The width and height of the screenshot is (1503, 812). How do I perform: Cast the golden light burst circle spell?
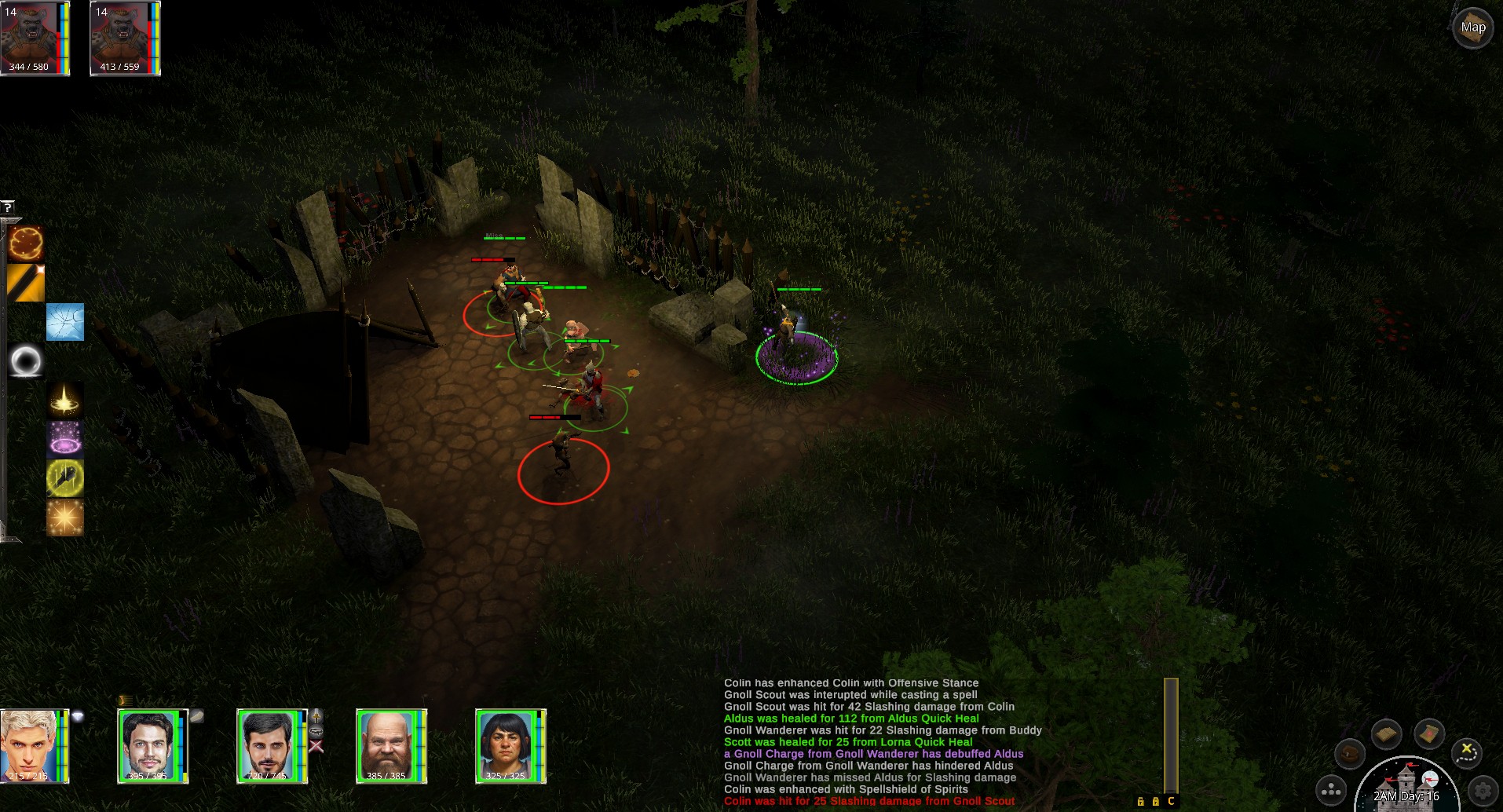(64, 400)
